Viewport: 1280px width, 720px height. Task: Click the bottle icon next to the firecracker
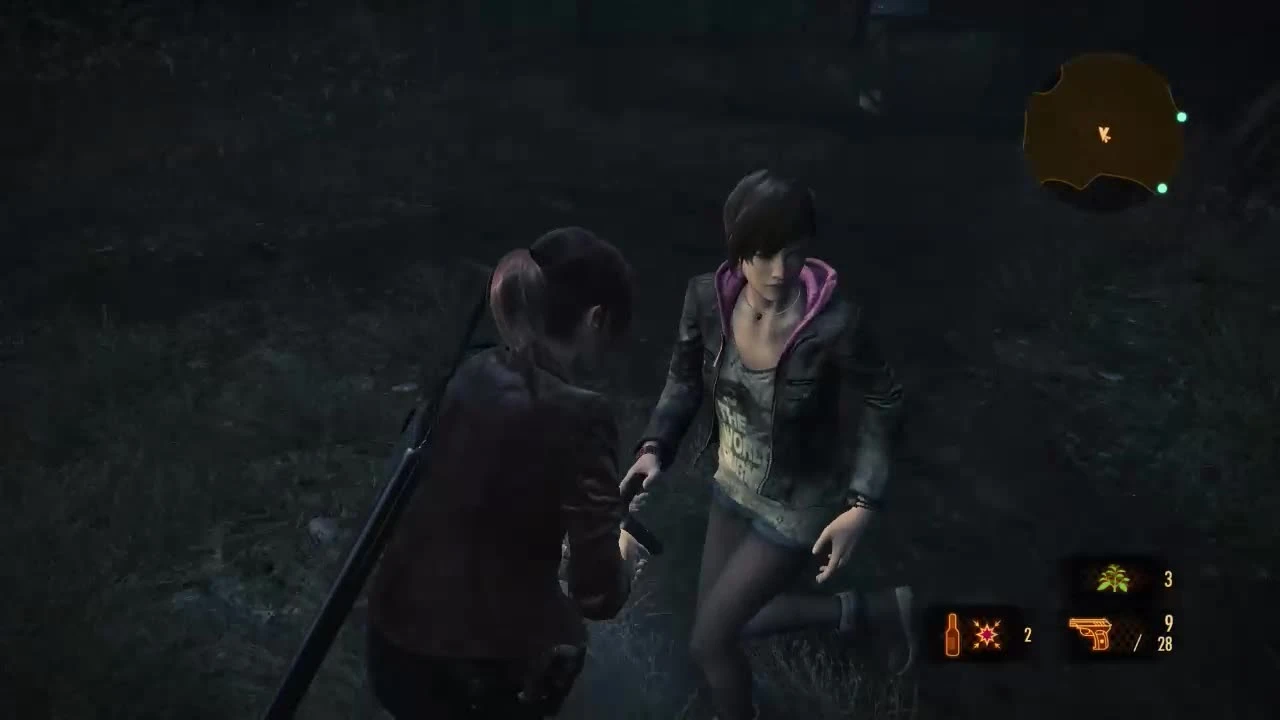(x=951, y=632)
